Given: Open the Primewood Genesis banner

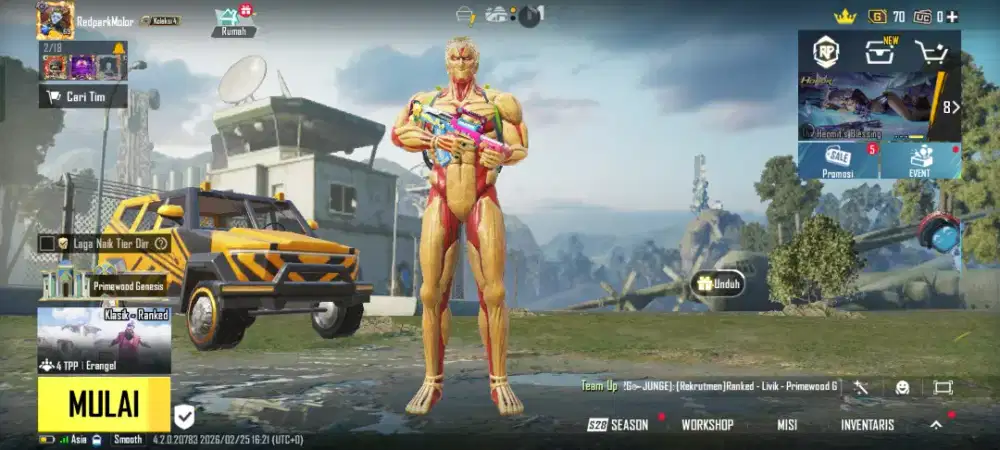Looking at the screenshot, I should pos(103,284).
